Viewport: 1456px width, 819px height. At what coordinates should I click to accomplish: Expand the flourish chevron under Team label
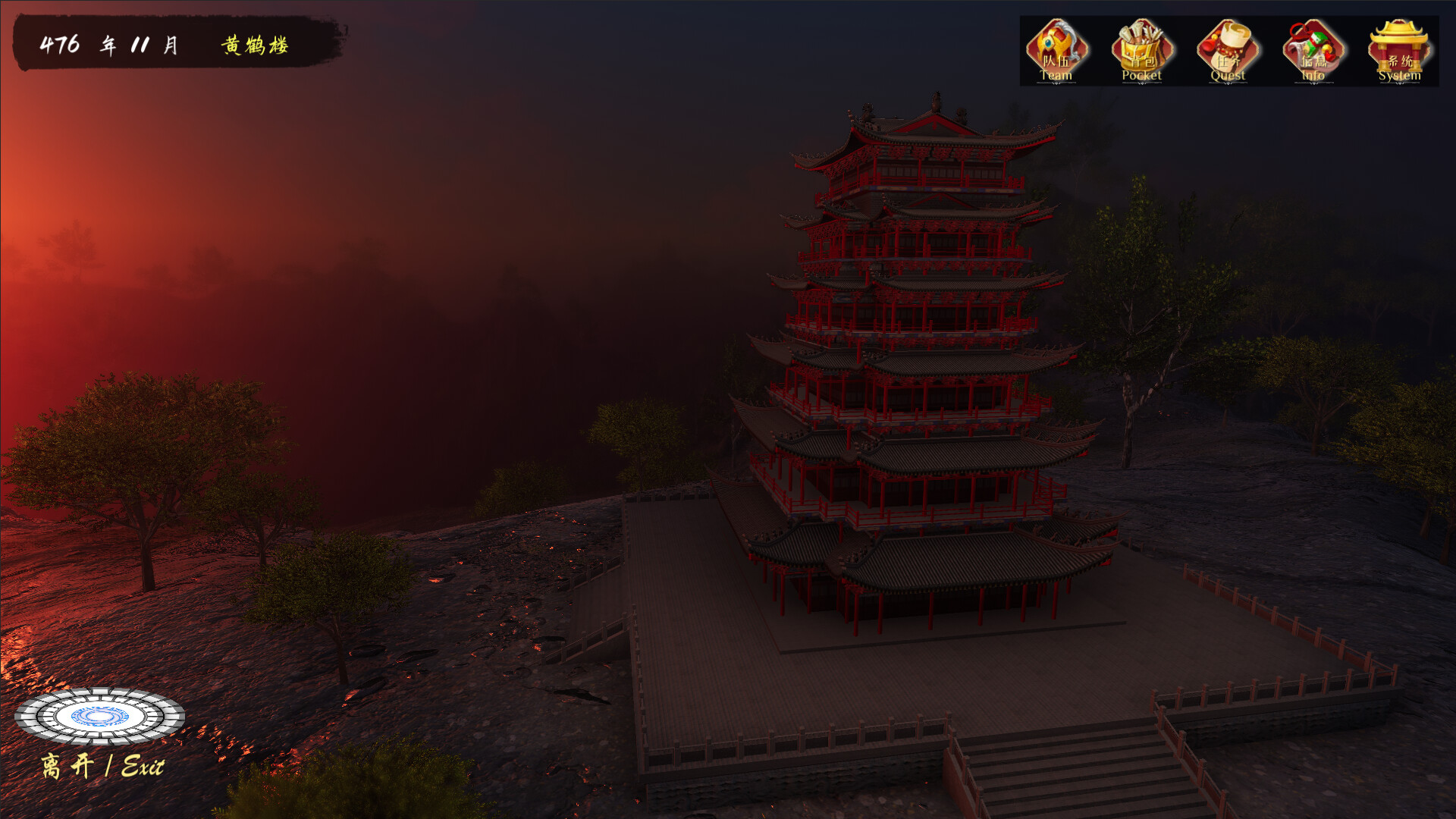(1057, 83)
